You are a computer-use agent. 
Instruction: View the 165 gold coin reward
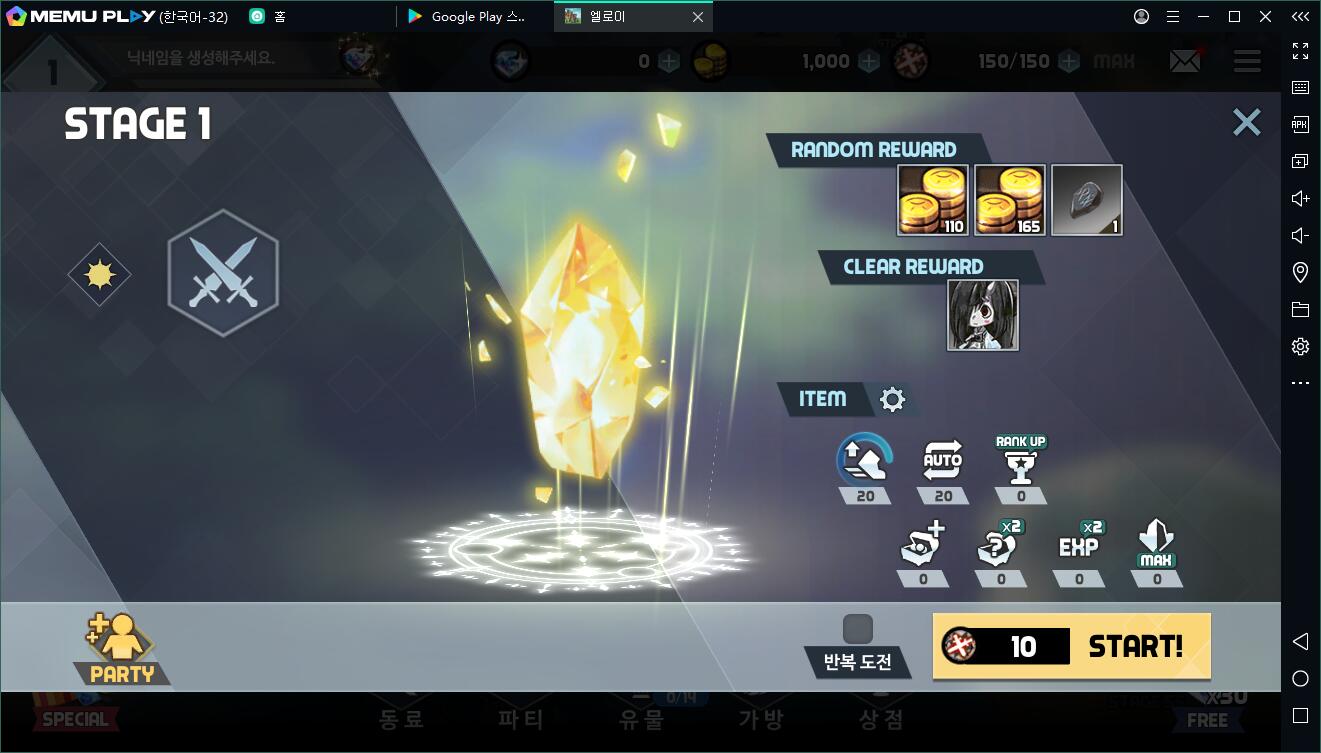[1009, 200]
